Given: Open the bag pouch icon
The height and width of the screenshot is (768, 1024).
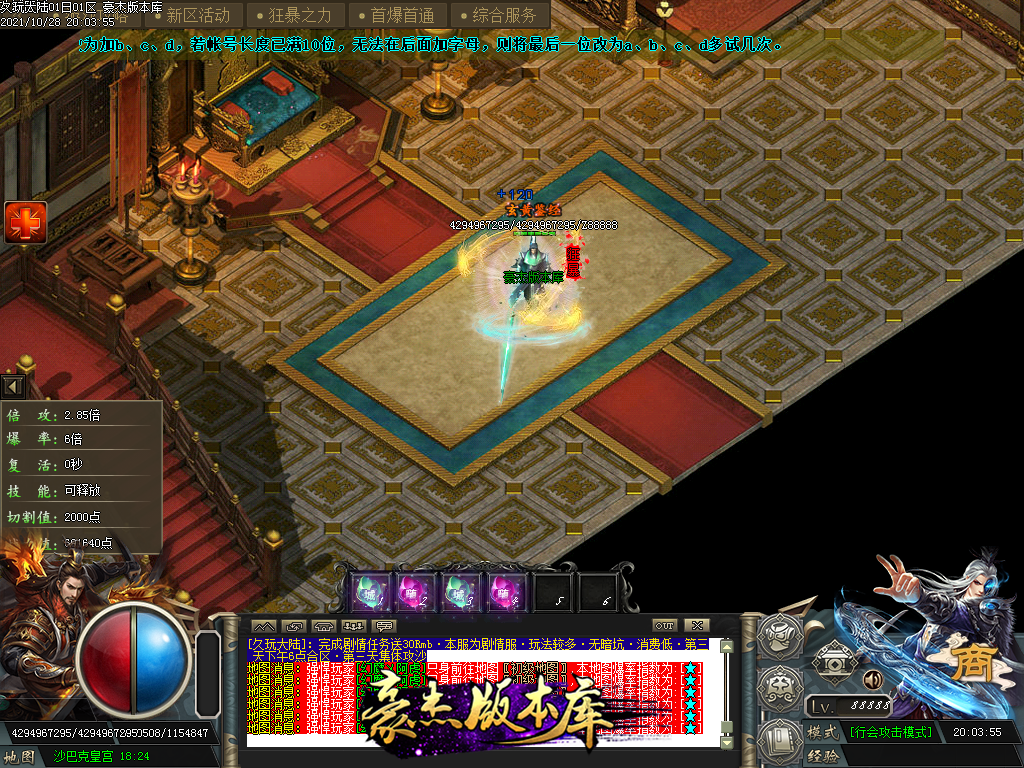Looking at the screenshot, I should pos(781,686).
